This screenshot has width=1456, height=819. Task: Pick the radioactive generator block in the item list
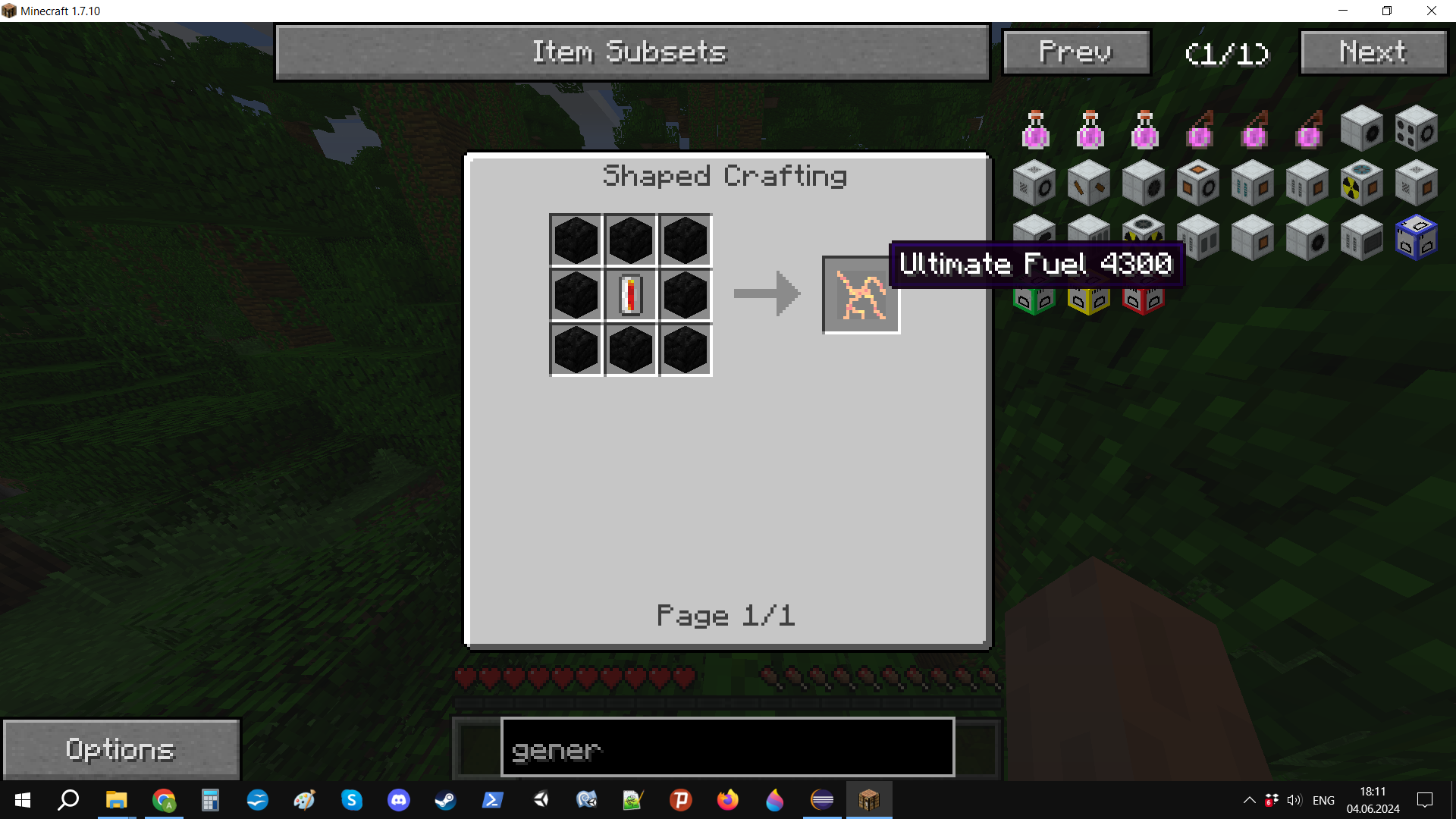click(1360, 184)
